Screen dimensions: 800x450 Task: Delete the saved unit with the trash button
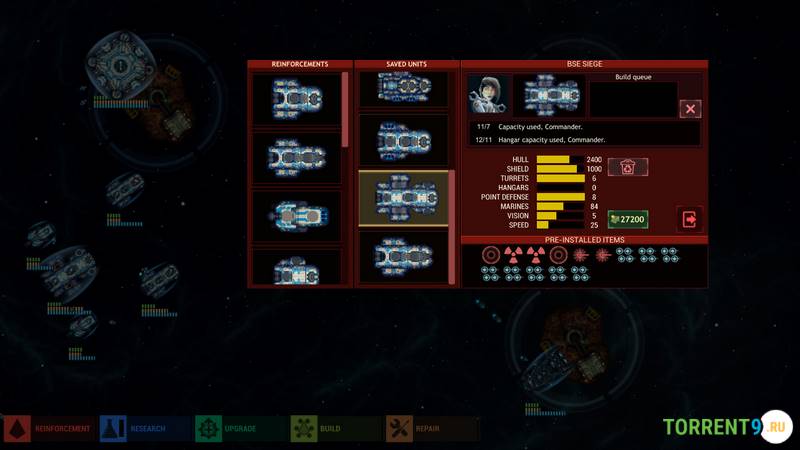(x=628, y=167)
